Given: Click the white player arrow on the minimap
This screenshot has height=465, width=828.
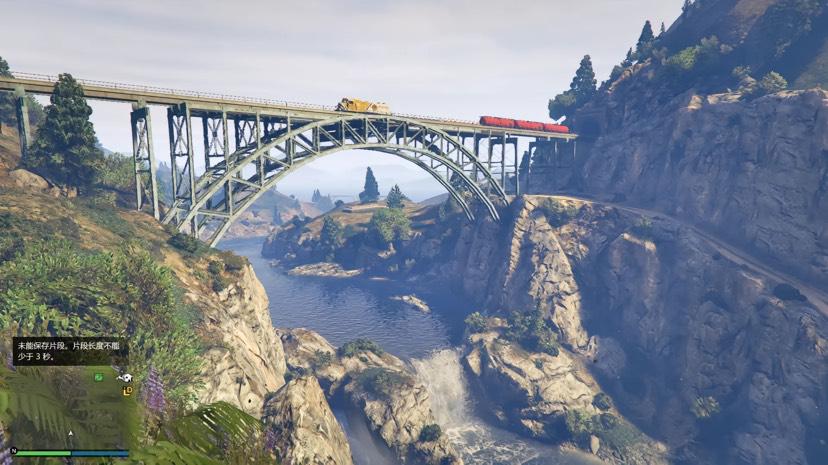Looking at the screenshot, I should 70,433.
